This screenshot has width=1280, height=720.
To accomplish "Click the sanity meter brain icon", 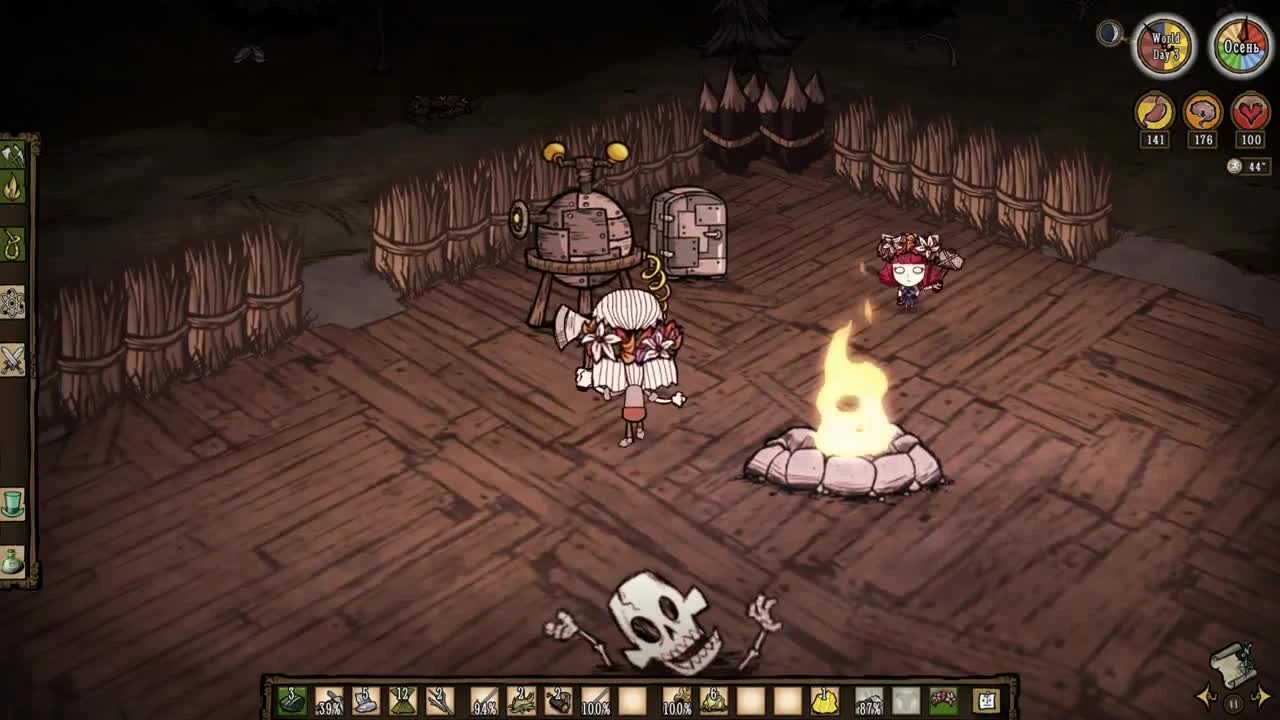I will (x=1201, y=112).
